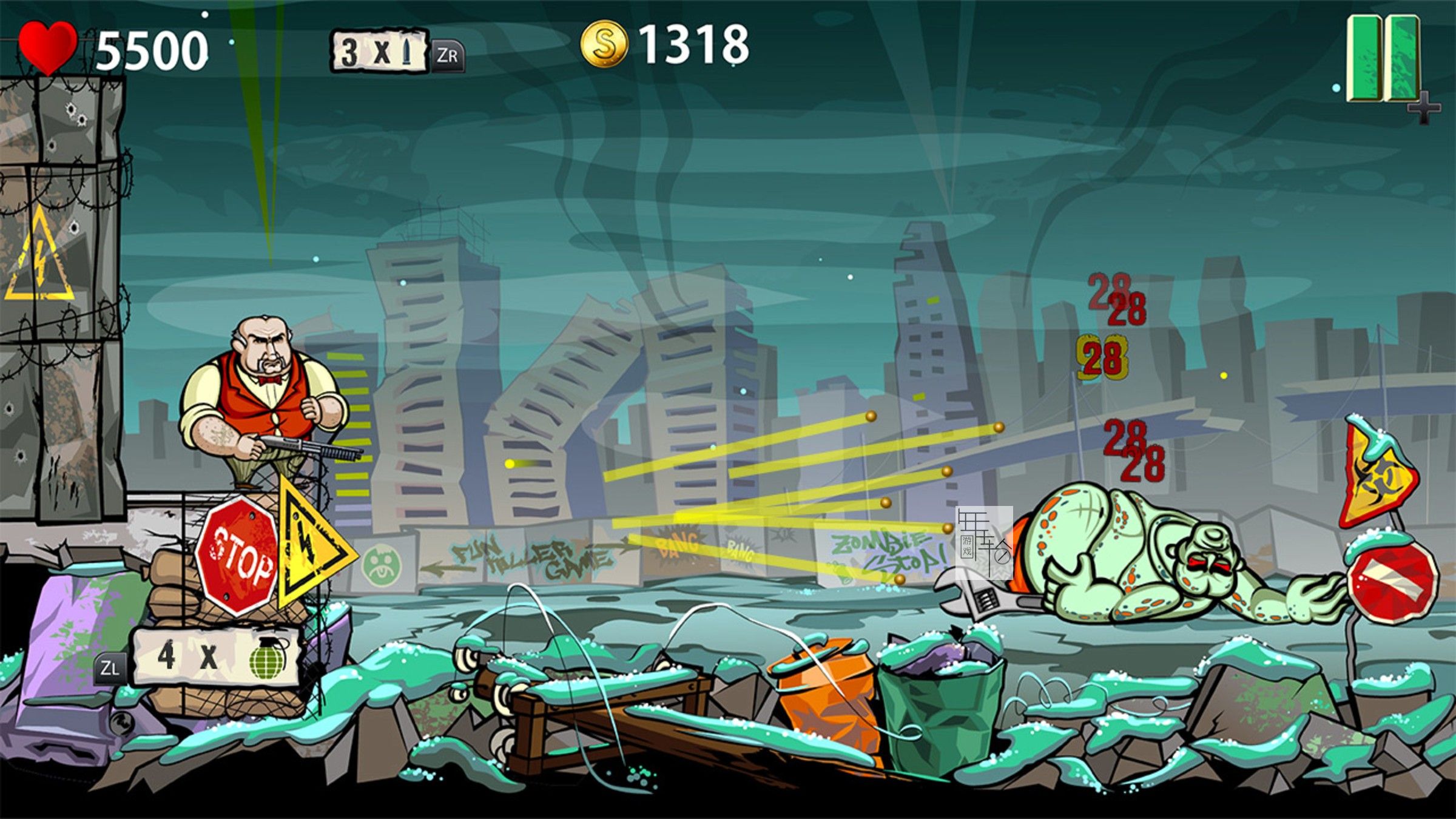The height and width of the screenshot is (819, 1456).
Task: Use the bullet special ammo panel
Action: (380, 52)
